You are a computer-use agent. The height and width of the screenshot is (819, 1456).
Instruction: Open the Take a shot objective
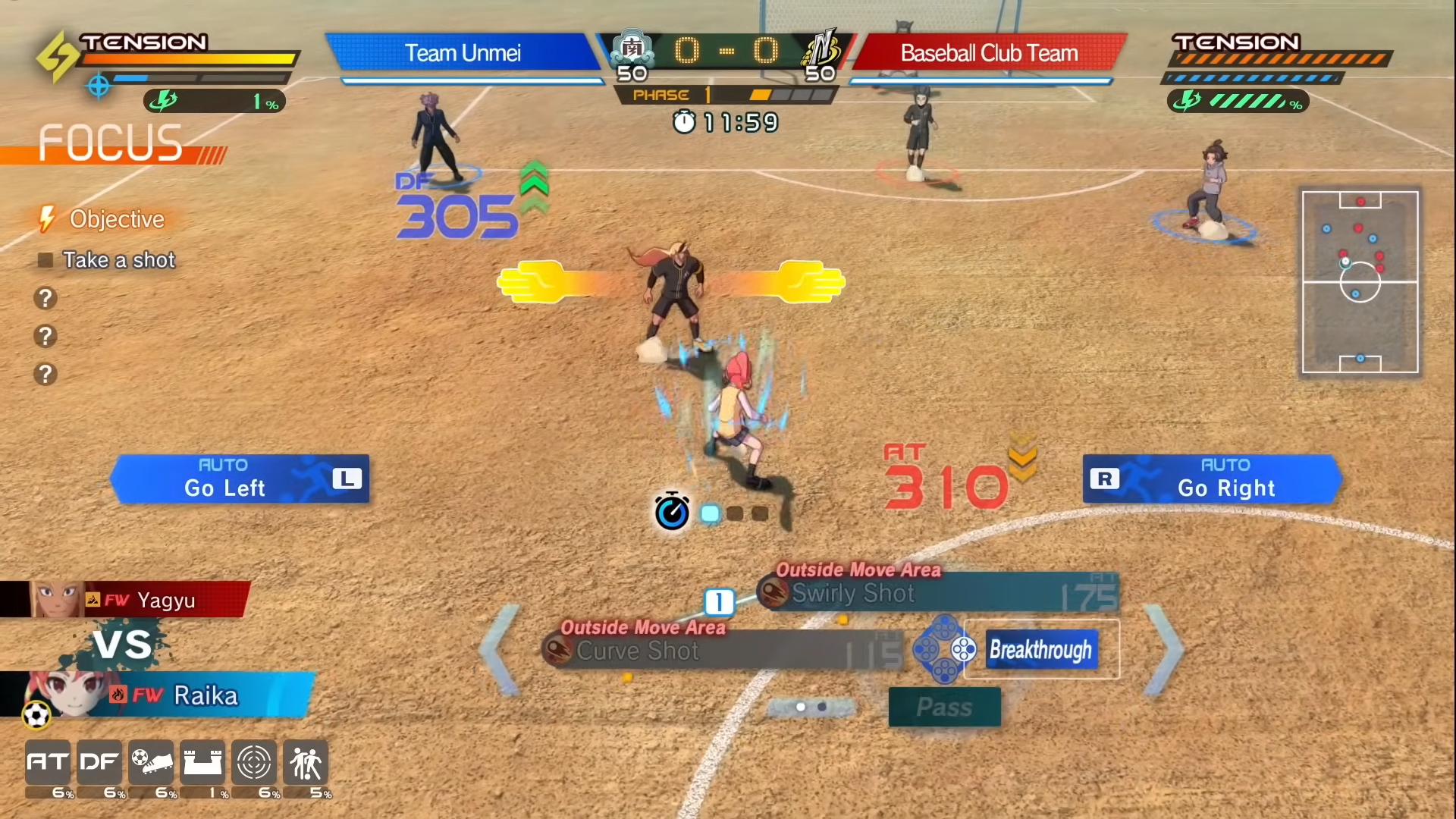tap(118, 260)
